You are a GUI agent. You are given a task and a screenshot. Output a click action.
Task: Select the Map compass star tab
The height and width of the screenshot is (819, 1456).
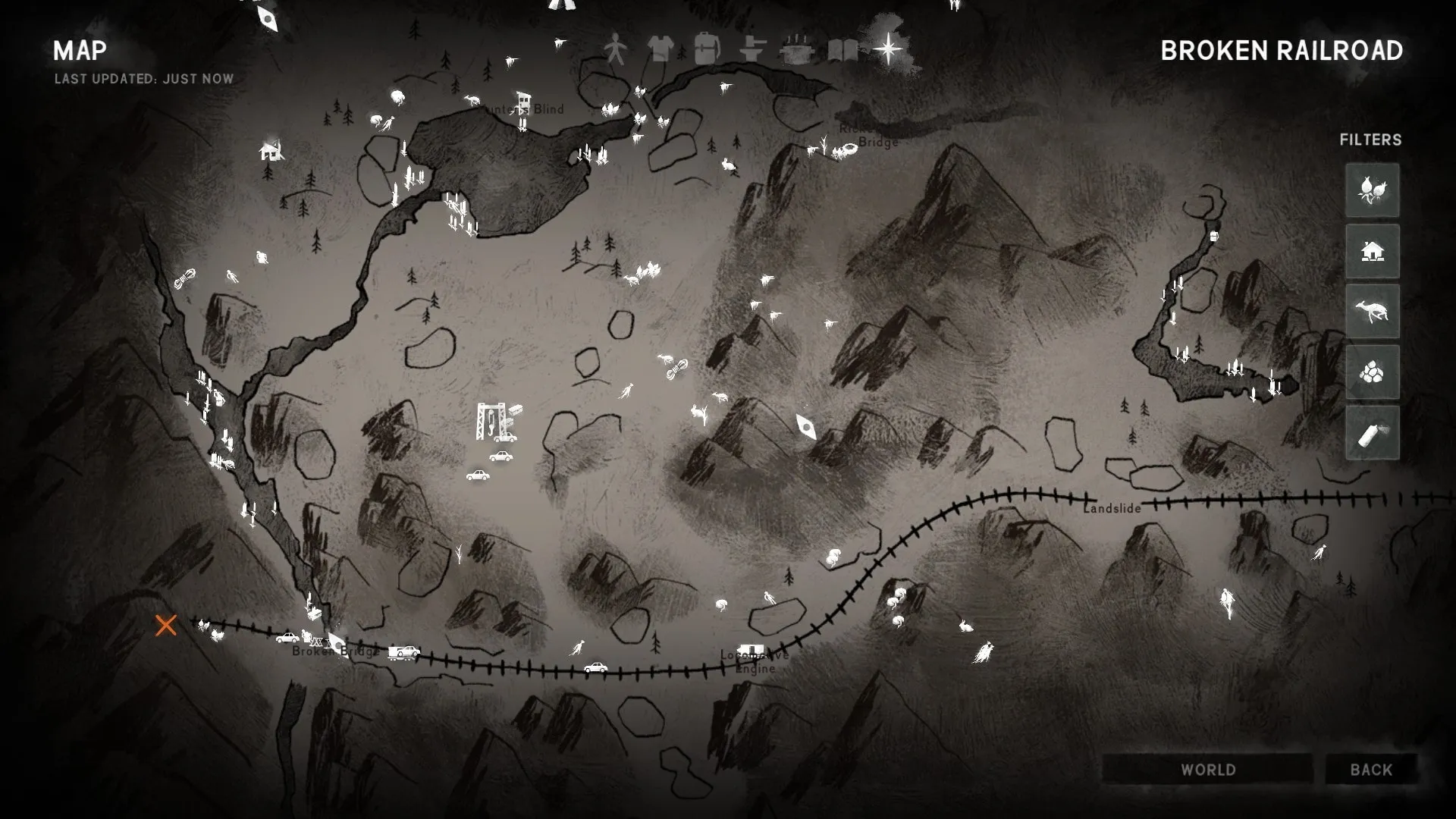[888, 50]
